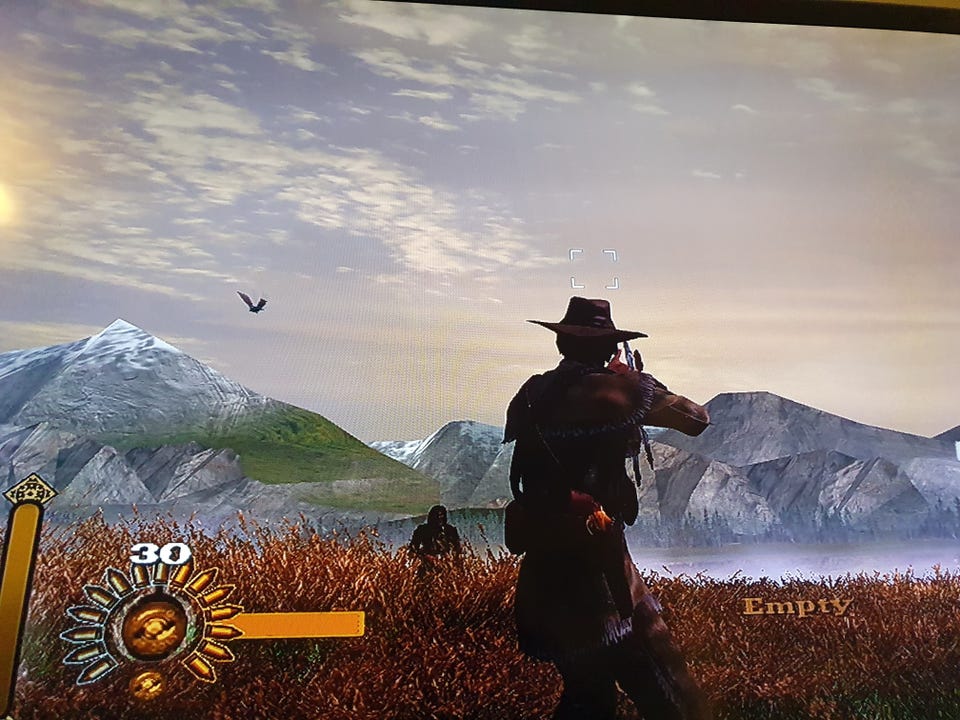Select the Empty item label
This screenshot has width=960, height=720.
[796, 606]
